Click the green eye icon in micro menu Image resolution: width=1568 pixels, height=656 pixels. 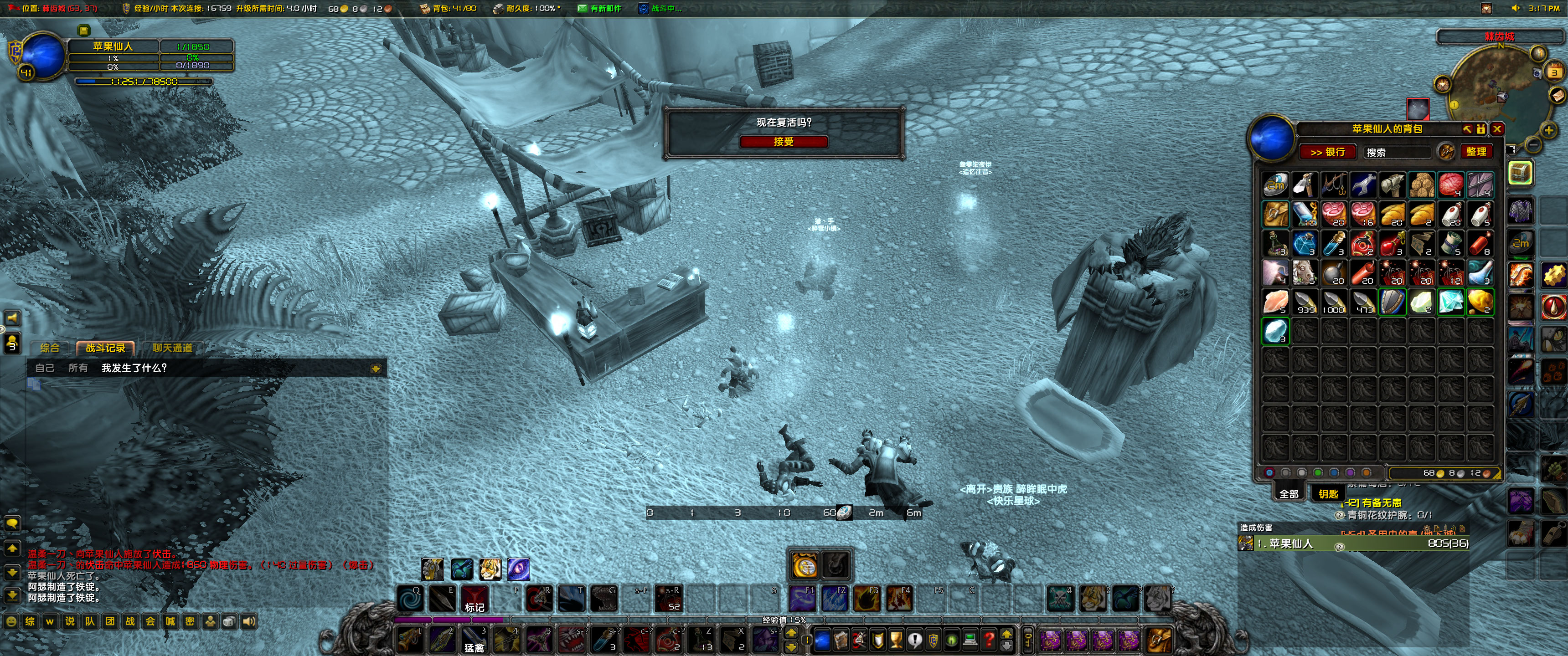tap(951, 641)
